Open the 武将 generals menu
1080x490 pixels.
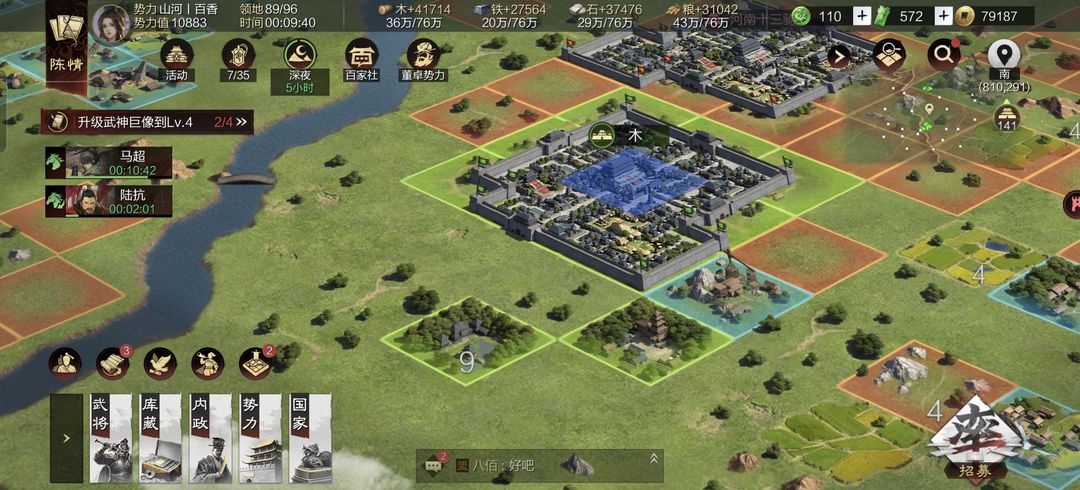click(x=111, y=439)
